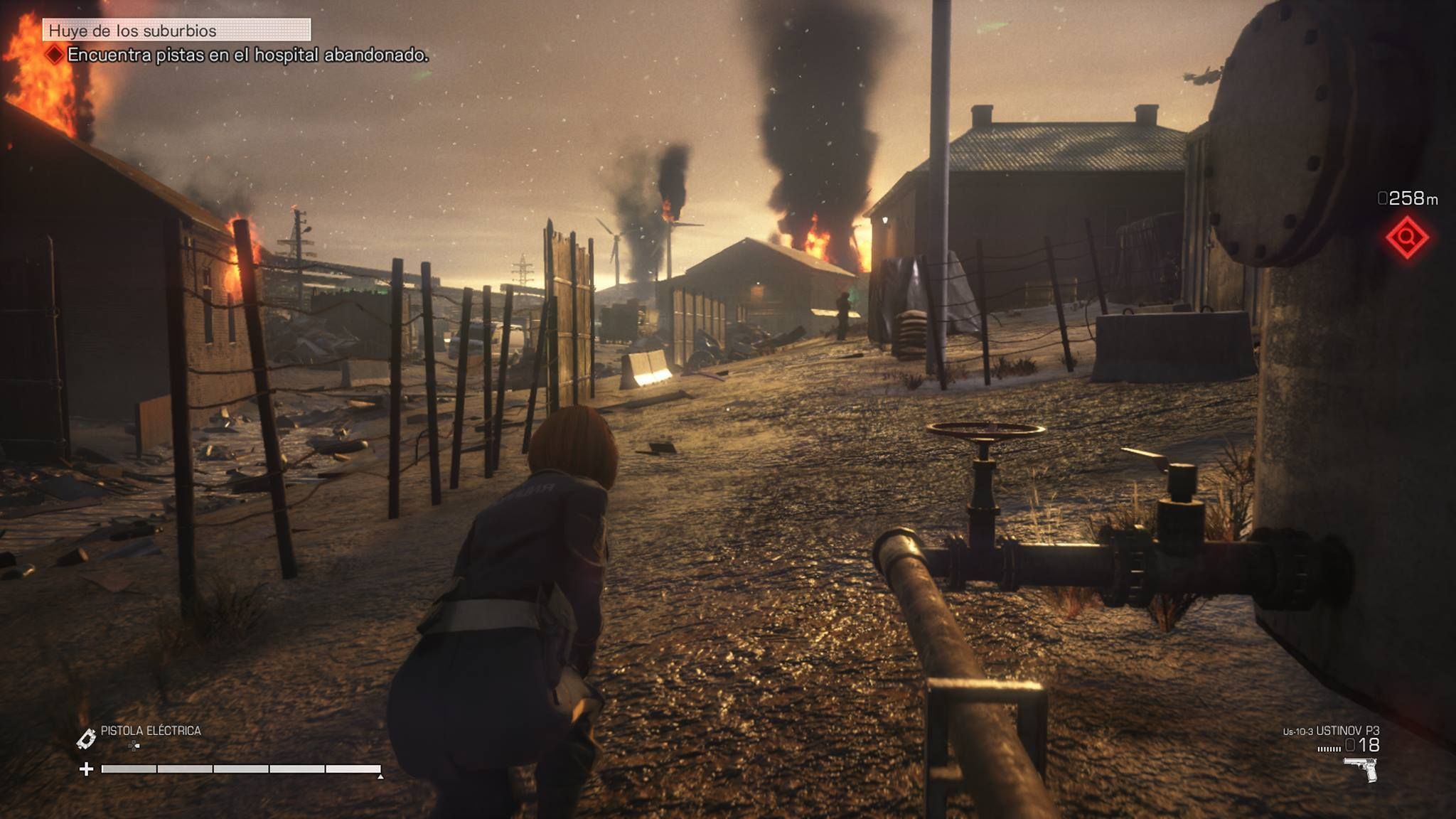Click the hospital abandonado objective line

(x=247, y=55)
